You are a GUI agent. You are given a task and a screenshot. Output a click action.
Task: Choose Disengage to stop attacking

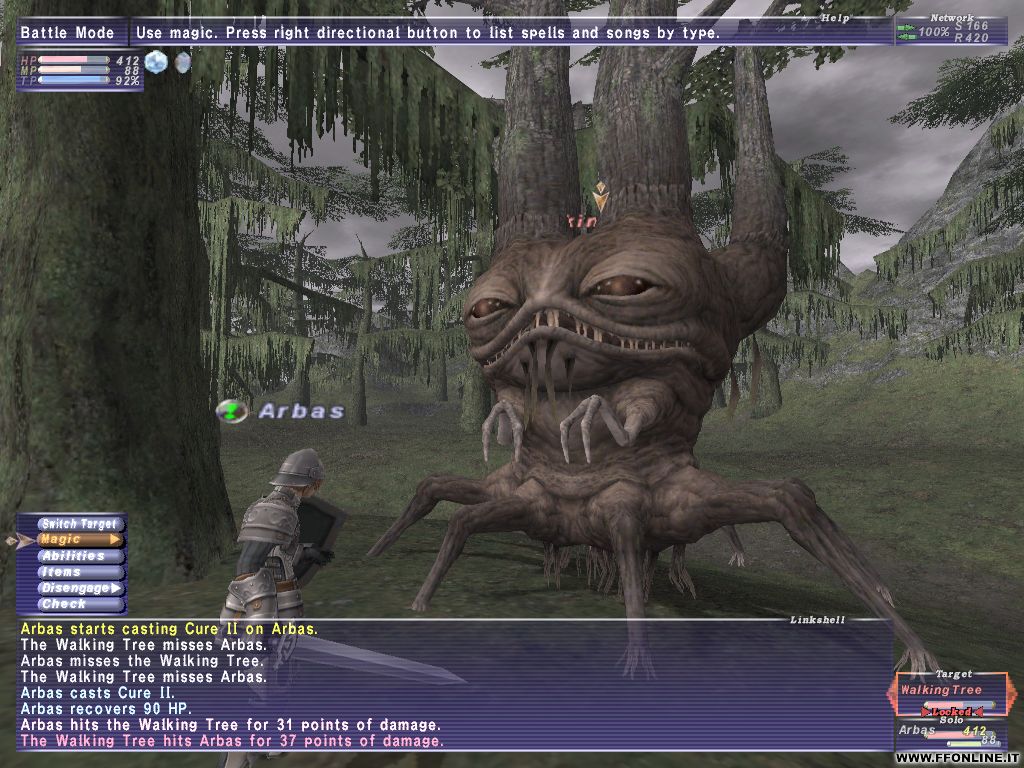point(76,588)
